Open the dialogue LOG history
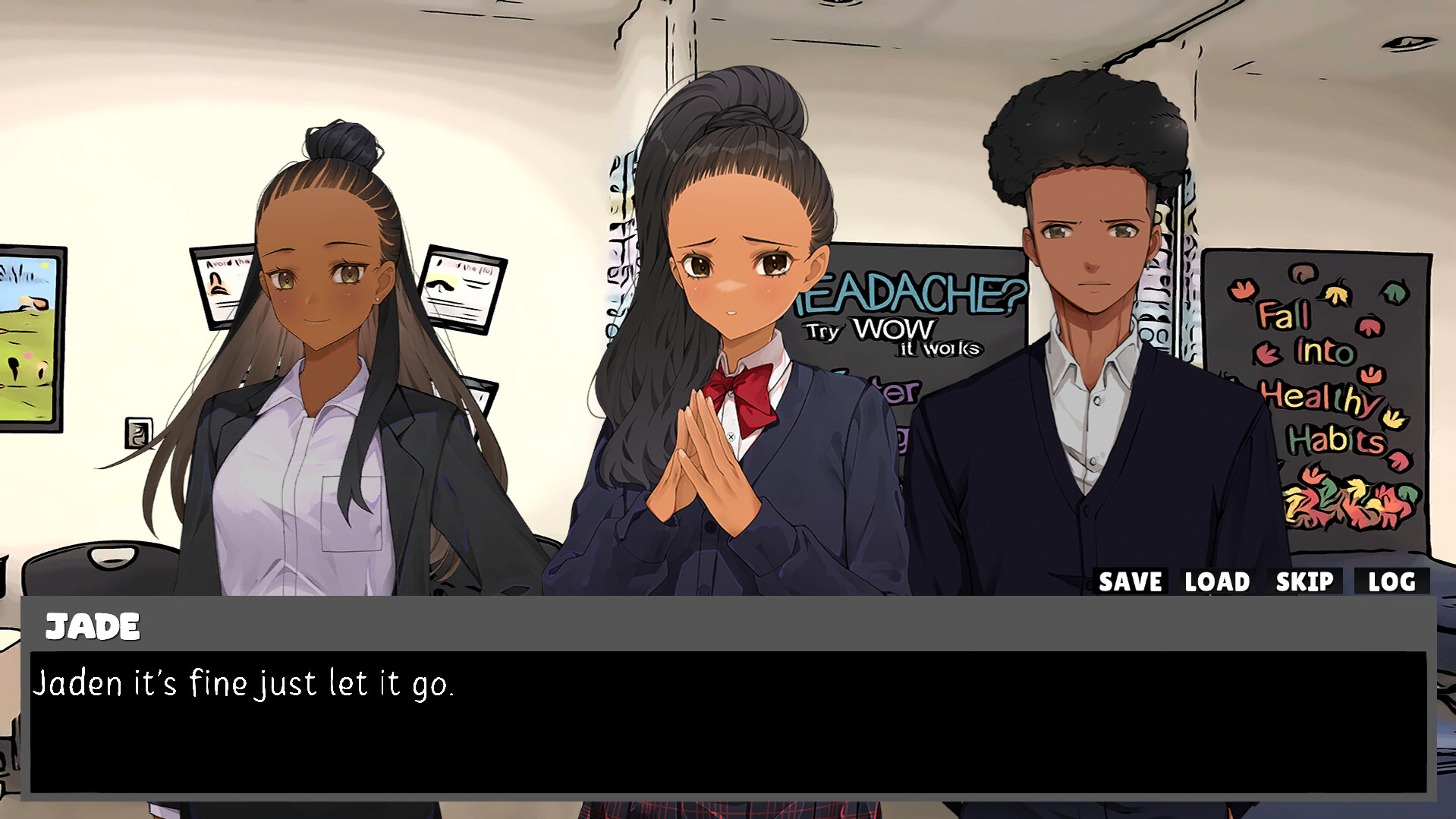The image size is (1456, 819). coord(1392,582)
